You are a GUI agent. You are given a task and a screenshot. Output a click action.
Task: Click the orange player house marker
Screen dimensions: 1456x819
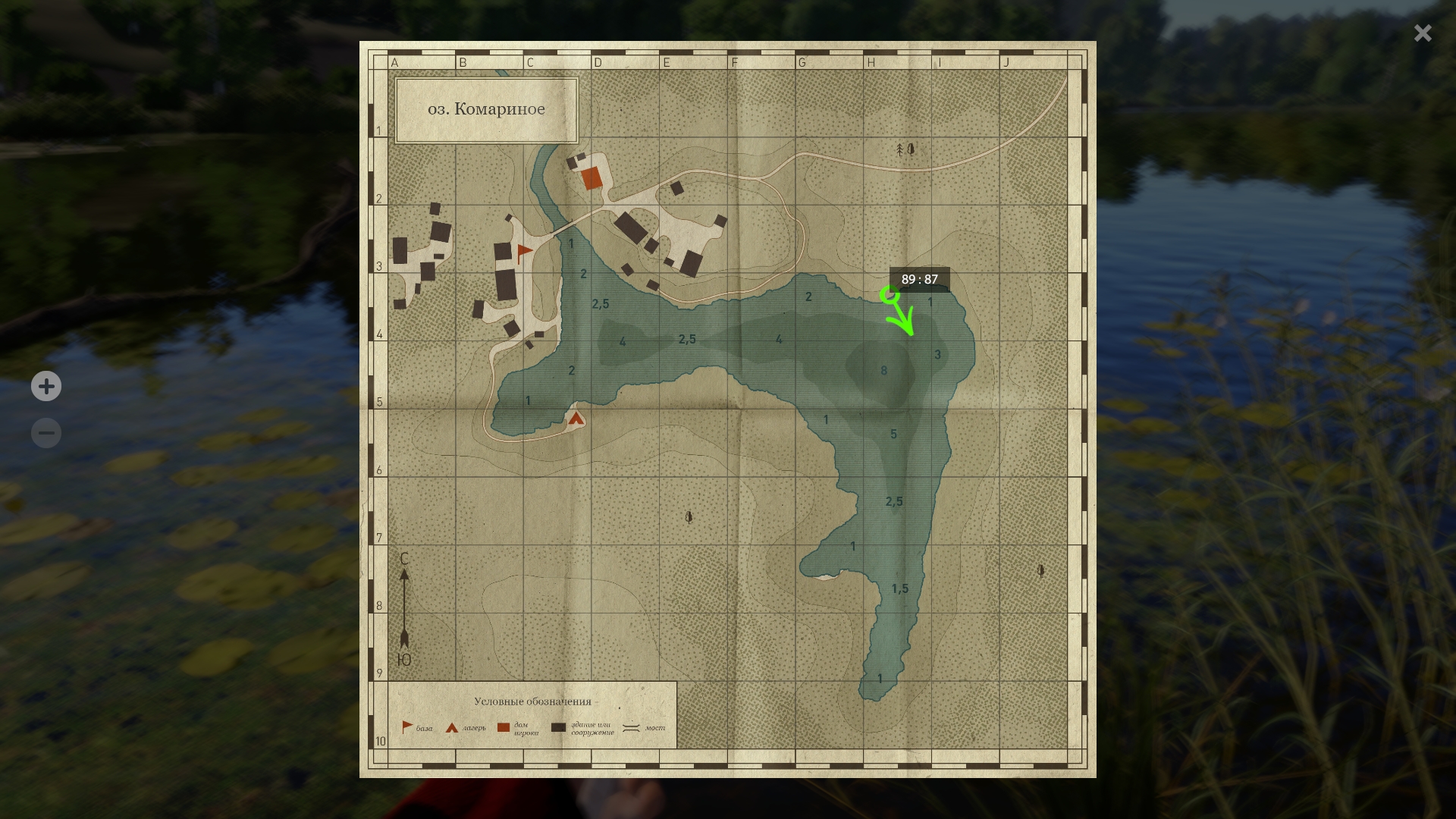click(591, 179)
